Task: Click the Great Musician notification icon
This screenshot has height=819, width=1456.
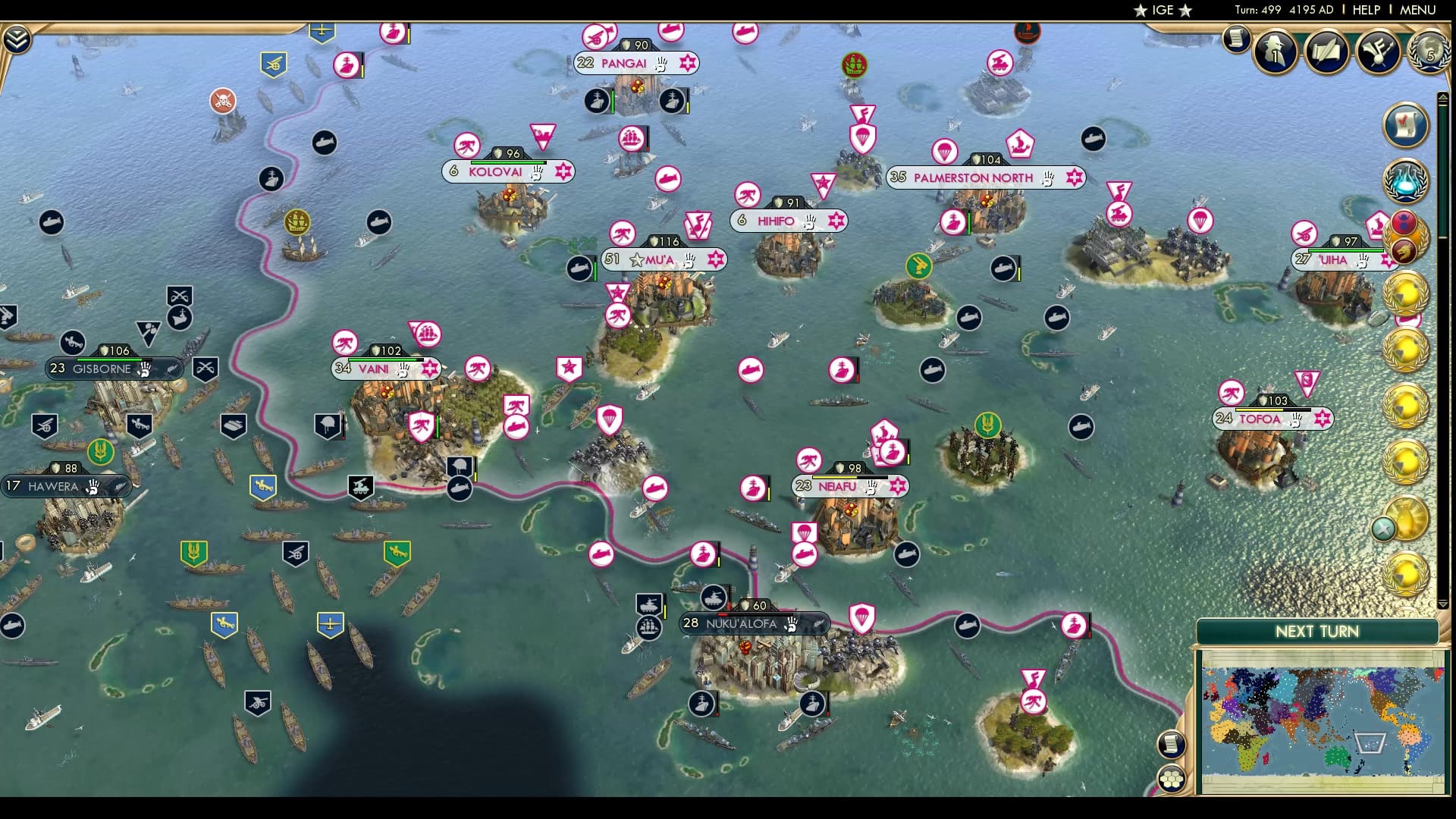Action: coord(1376,52)
